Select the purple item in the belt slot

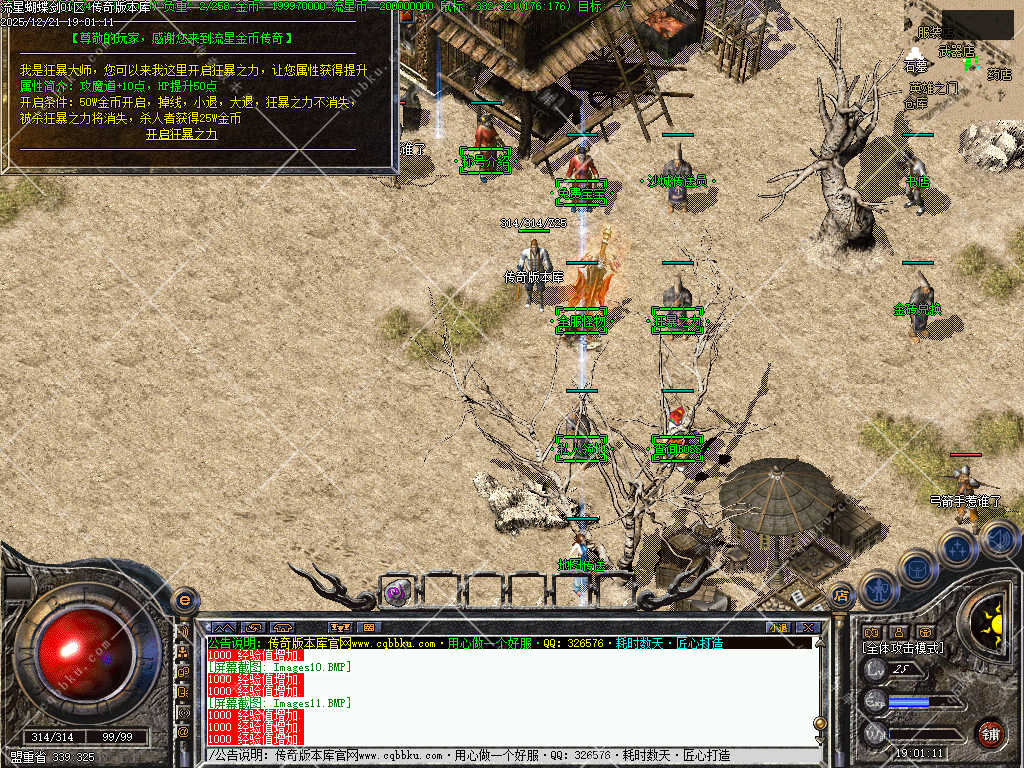point(397,592)
